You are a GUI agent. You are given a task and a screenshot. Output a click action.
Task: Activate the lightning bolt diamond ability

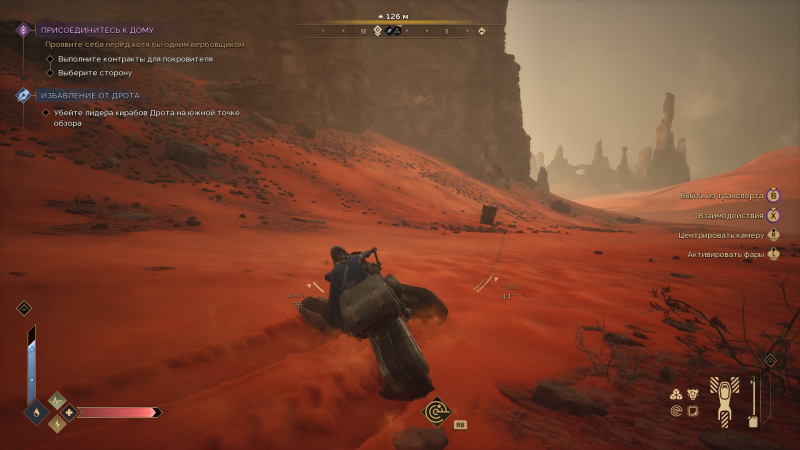click(57, 423)
